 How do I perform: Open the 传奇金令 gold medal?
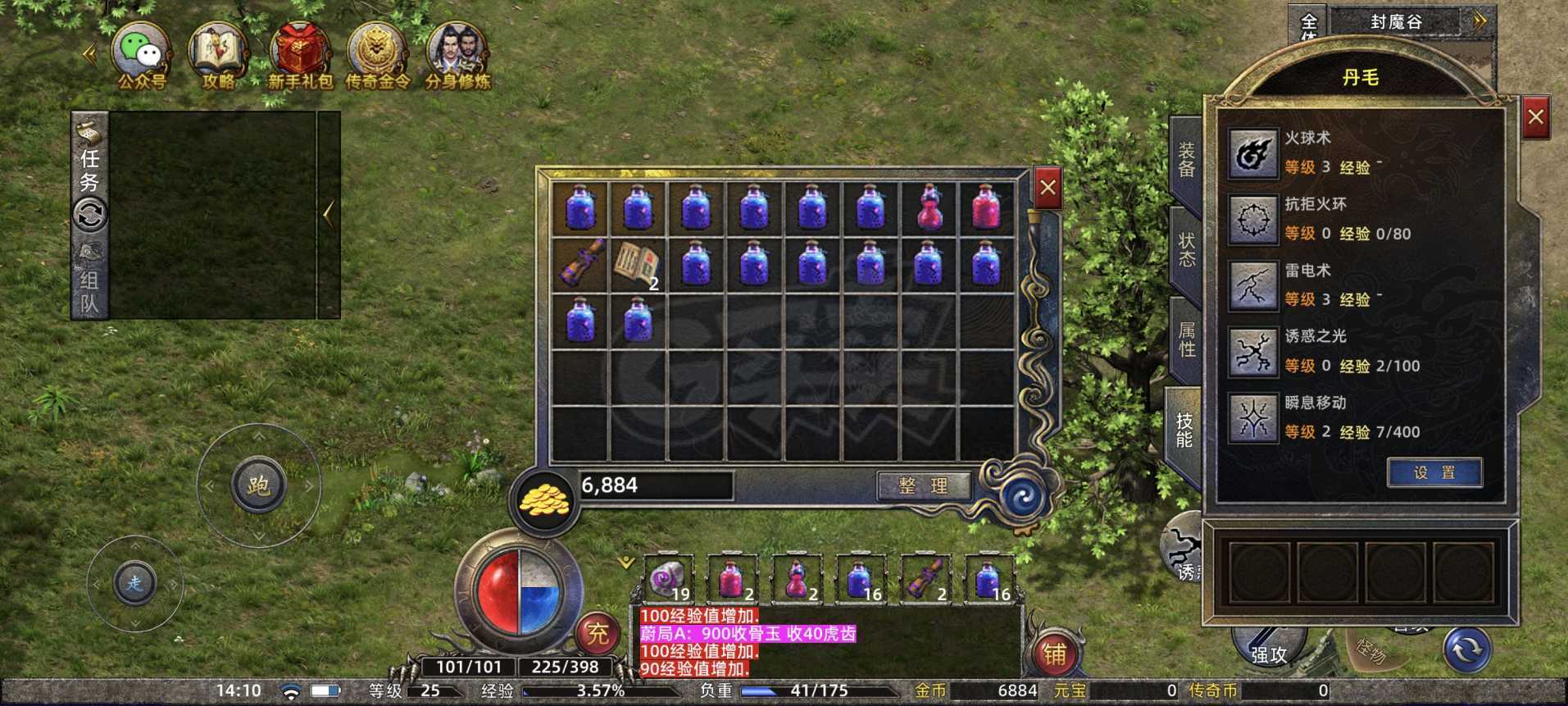tap(376, 54)
